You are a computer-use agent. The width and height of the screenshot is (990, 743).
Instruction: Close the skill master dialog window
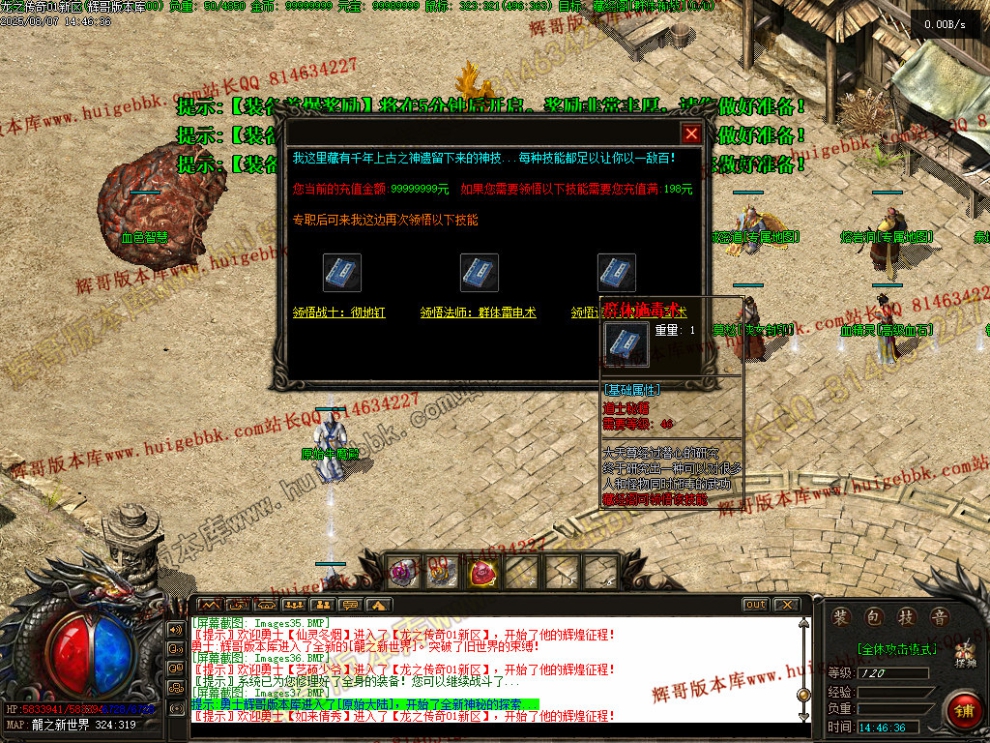point(691,133)
